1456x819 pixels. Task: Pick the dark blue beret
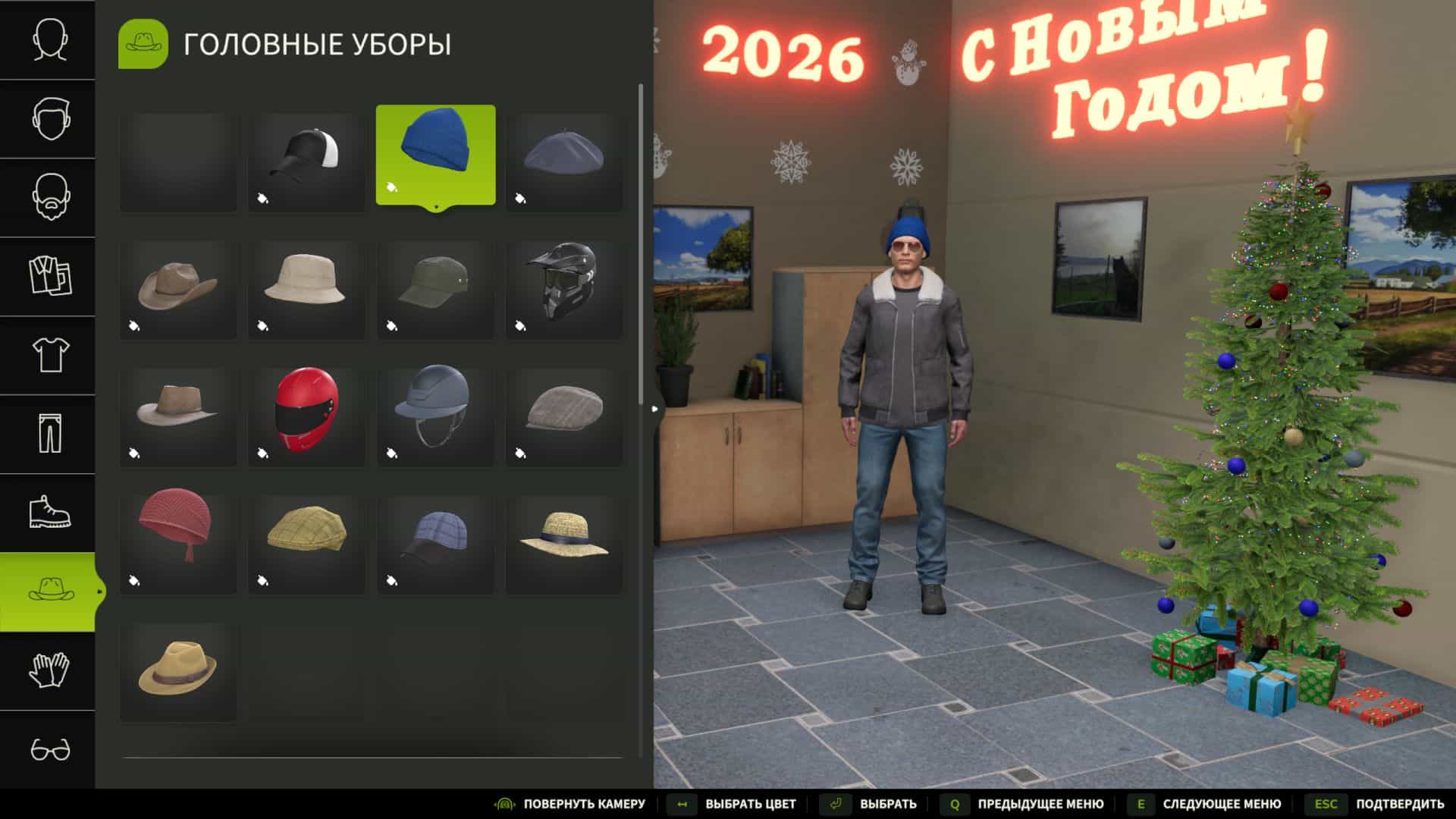tap(564, 162)
